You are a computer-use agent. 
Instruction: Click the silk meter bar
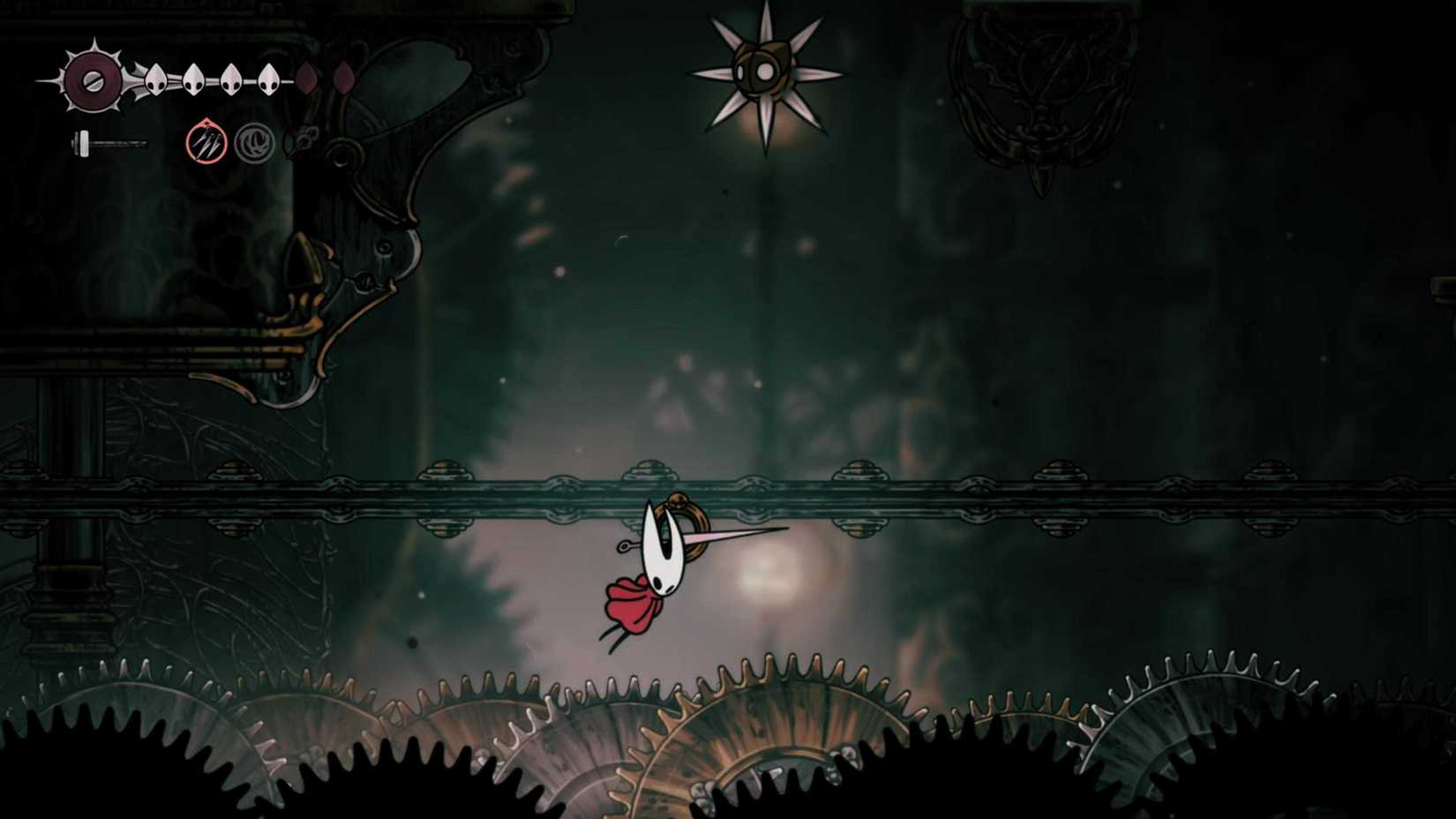(x=116, y=143)
